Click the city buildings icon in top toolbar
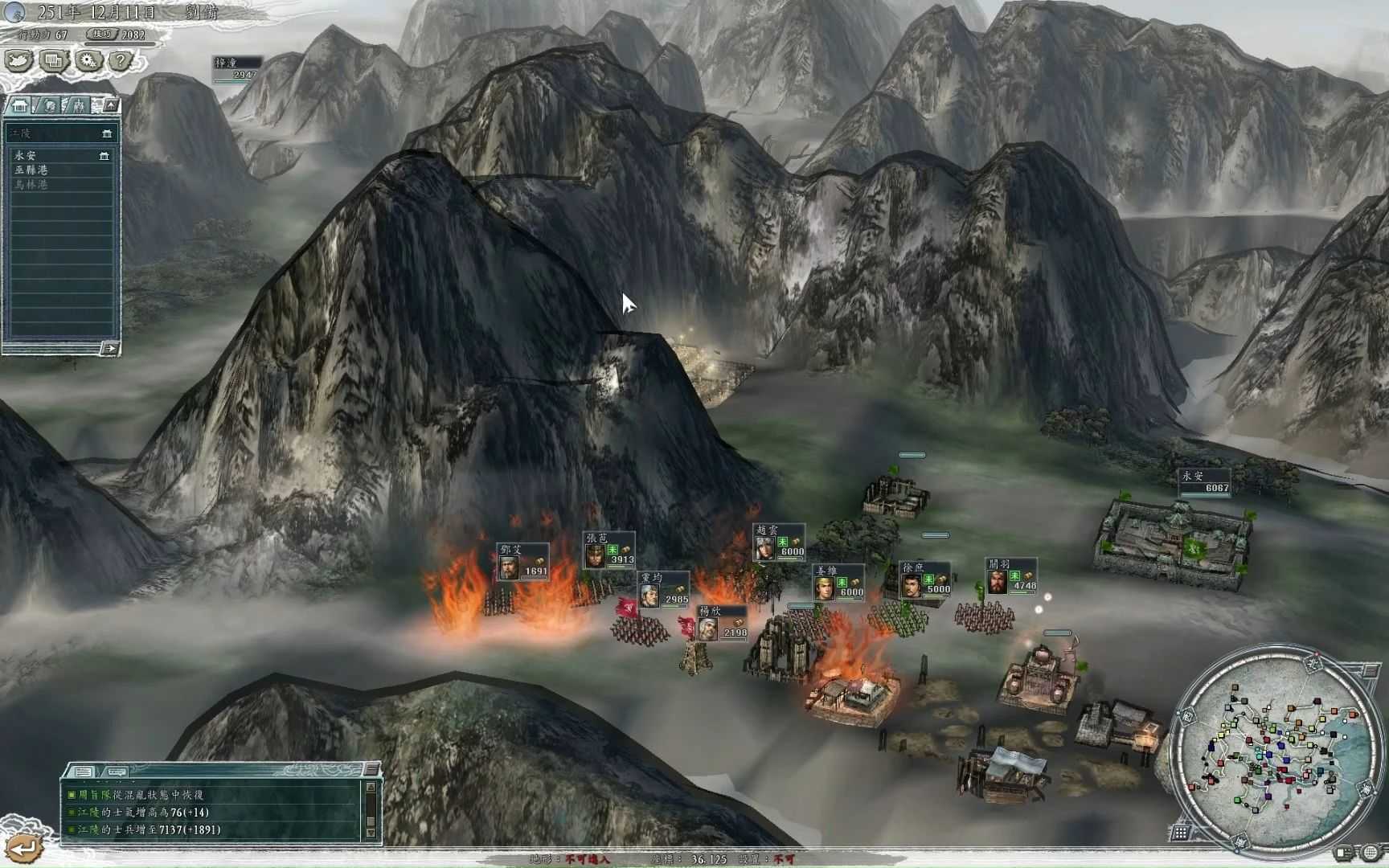The height and width of the screenshot is (868, 1389). (52, 61)
